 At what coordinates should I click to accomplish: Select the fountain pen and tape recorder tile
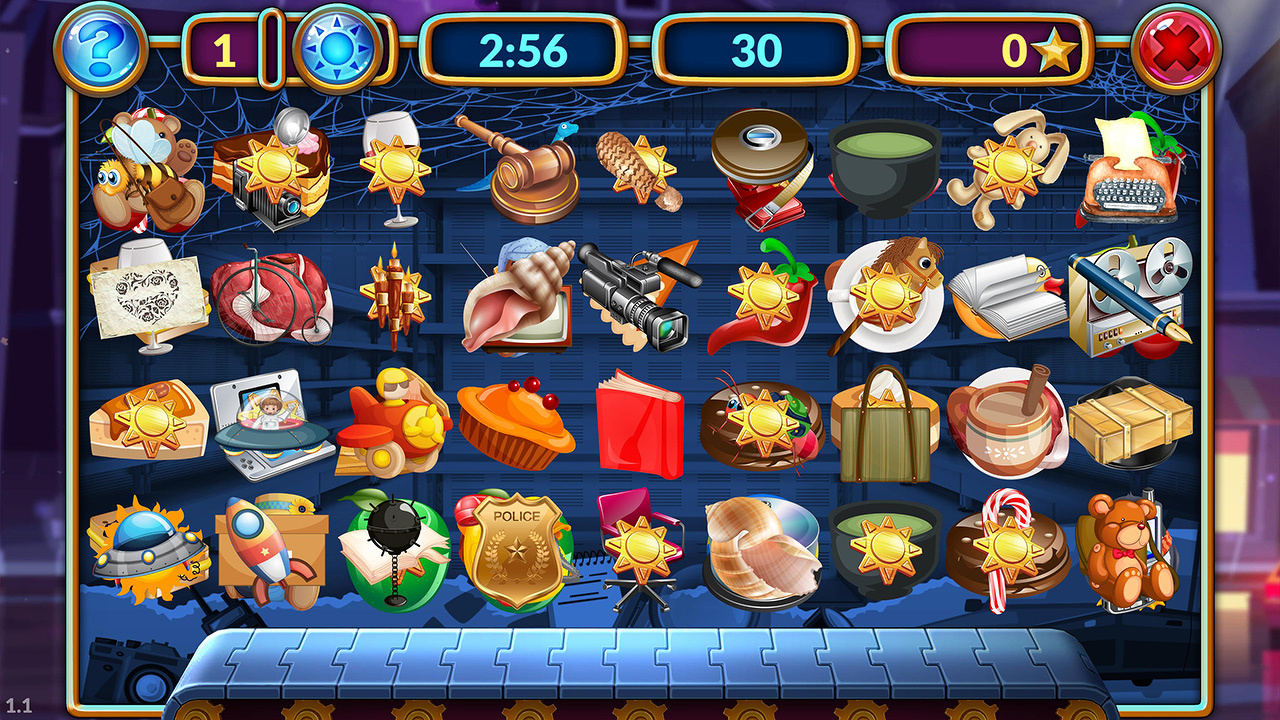pos(1129,296)
